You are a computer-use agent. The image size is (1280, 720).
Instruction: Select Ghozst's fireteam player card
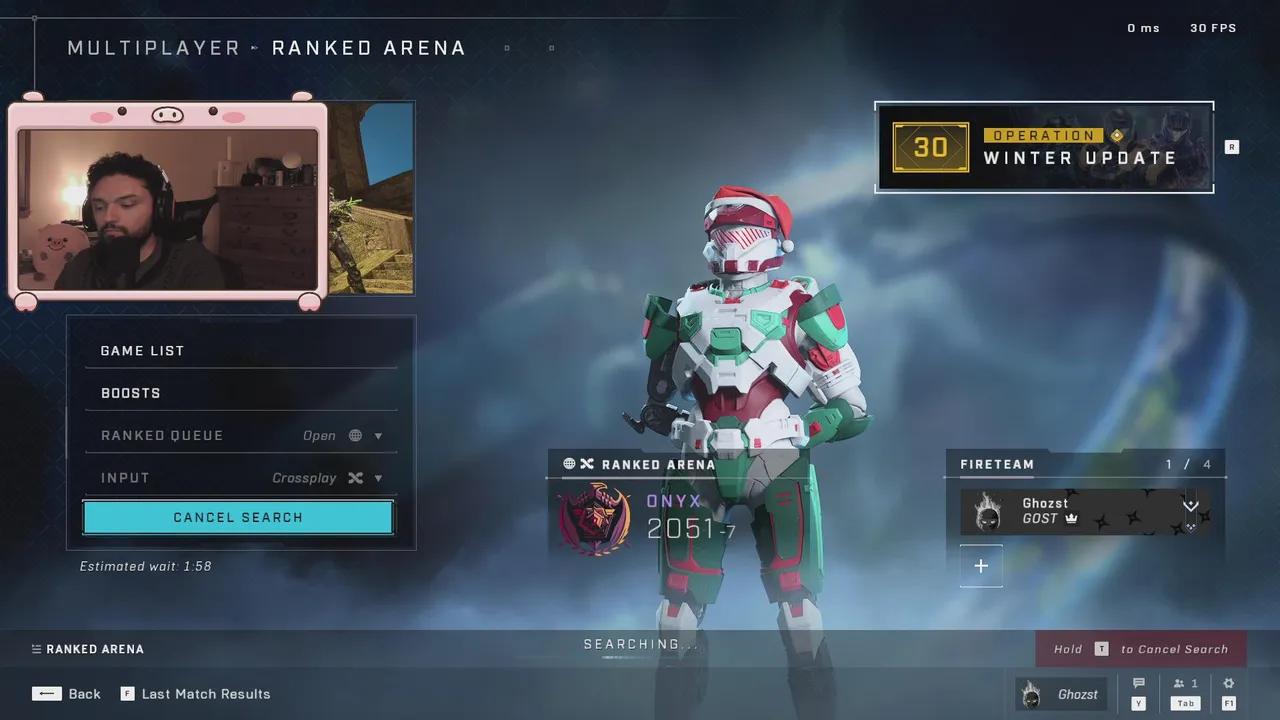1085,511
